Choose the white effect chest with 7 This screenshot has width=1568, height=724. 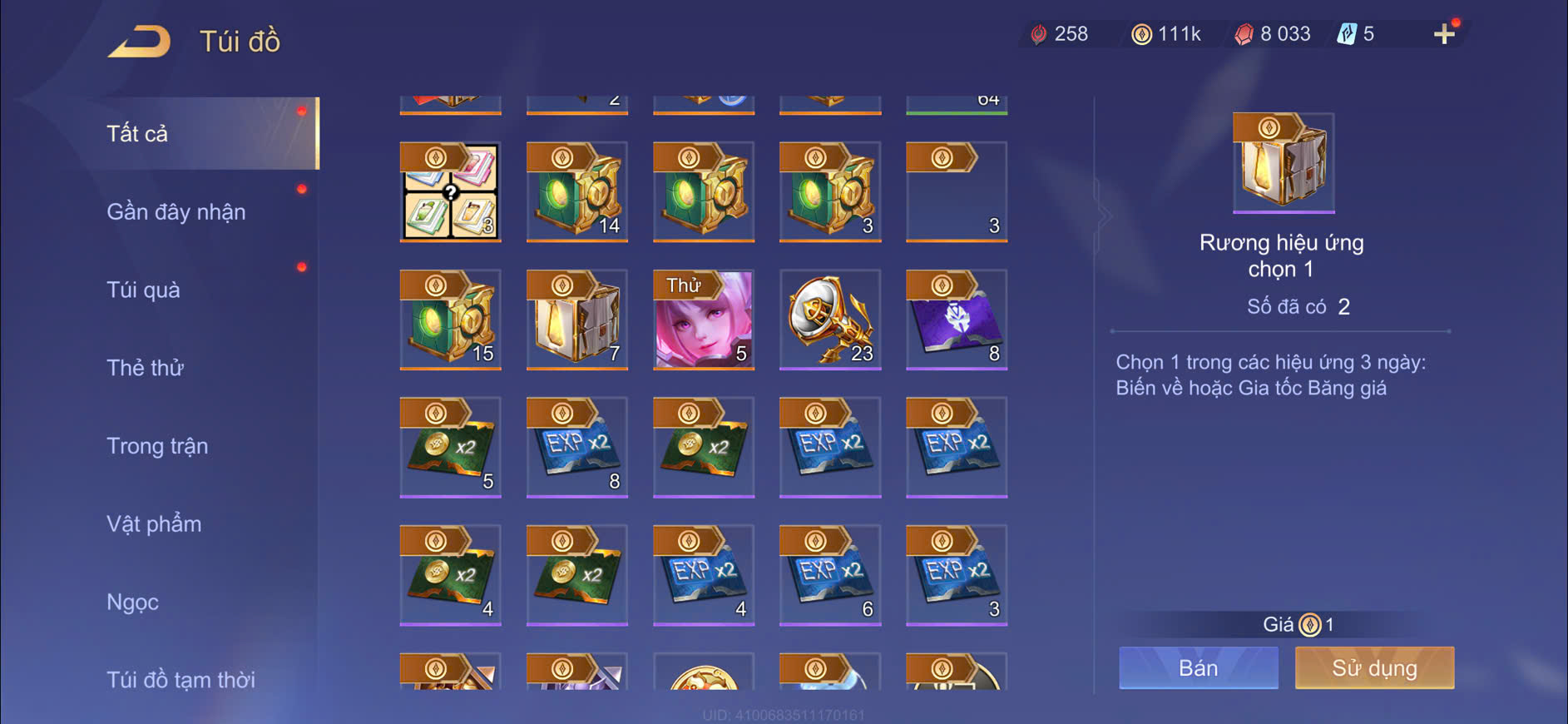(x=577, y=320)
